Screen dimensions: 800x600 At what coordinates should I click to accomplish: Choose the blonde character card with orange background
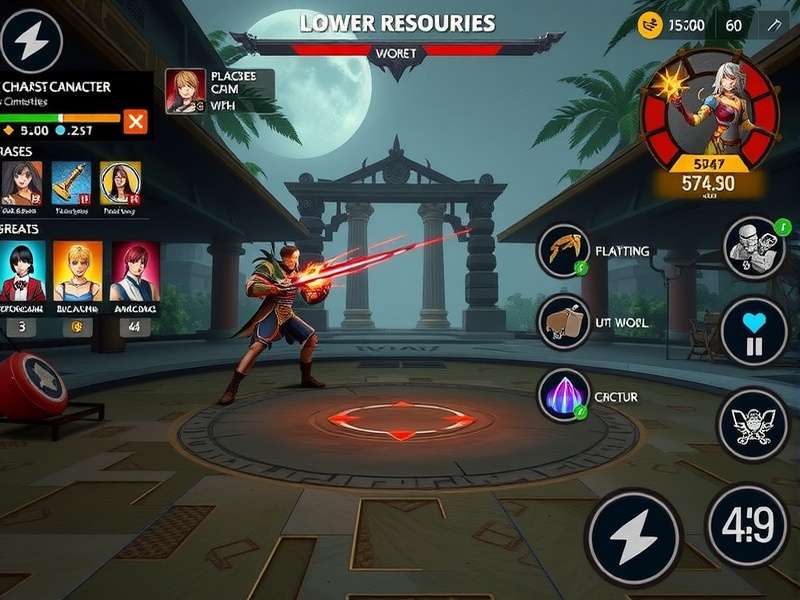coord(77,271)
